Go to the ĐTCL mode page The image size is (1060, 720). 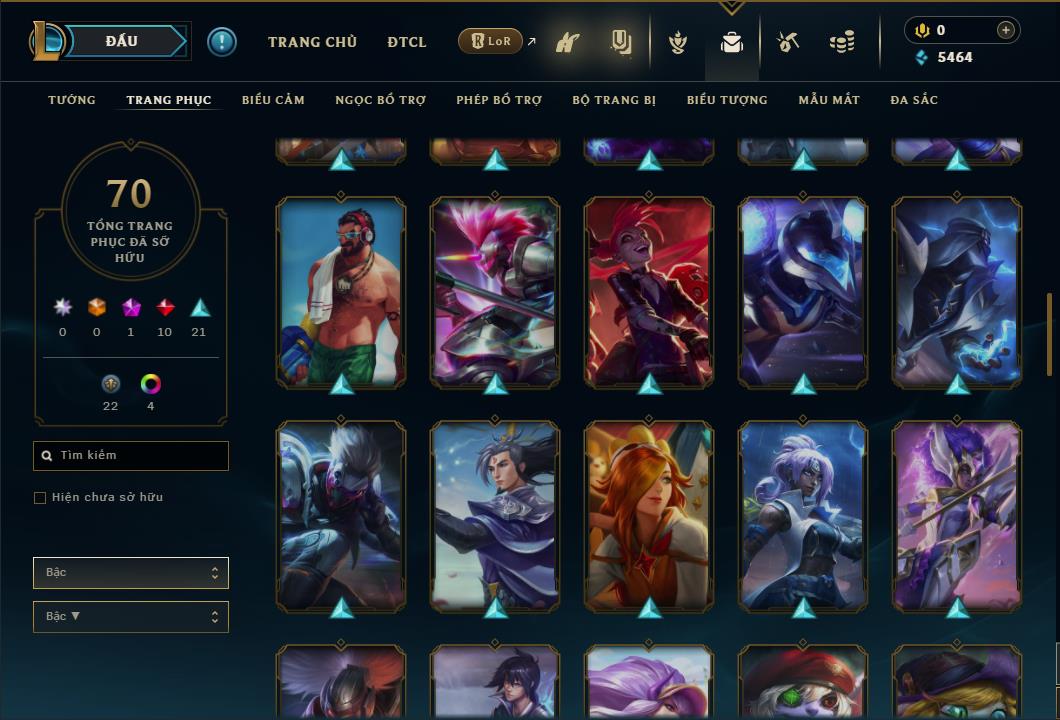tap(407, 42)
